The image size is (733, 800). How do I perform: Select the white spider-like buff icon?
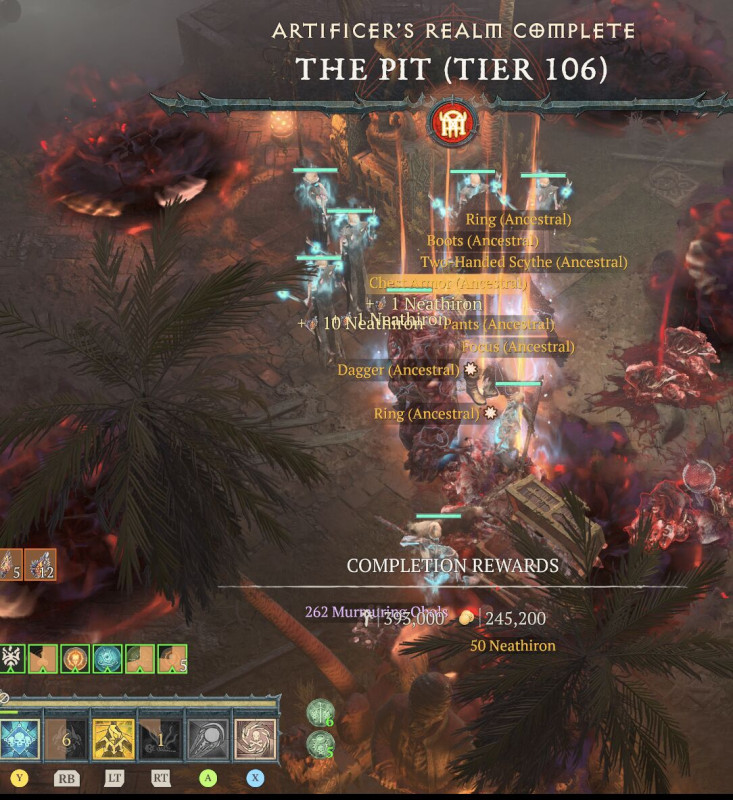pyautogui.click(x=13, y=659)
